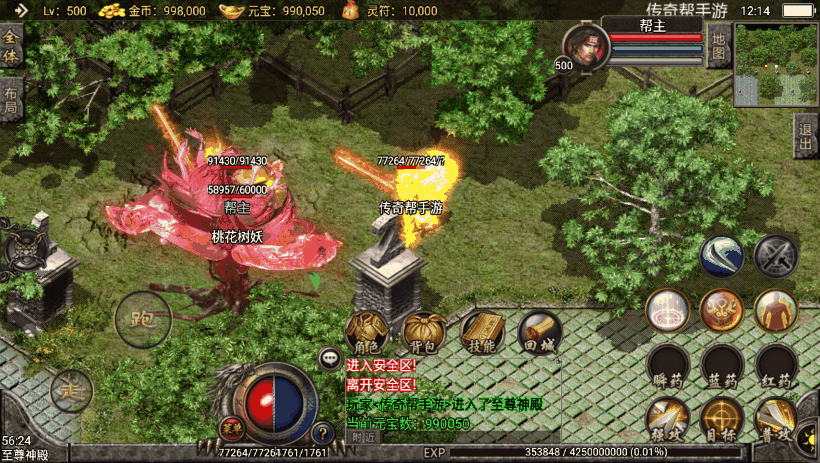Screen dimensions: 820x463
Task: Use the 回城 return-to-town scroll
Action: [539, 331]
